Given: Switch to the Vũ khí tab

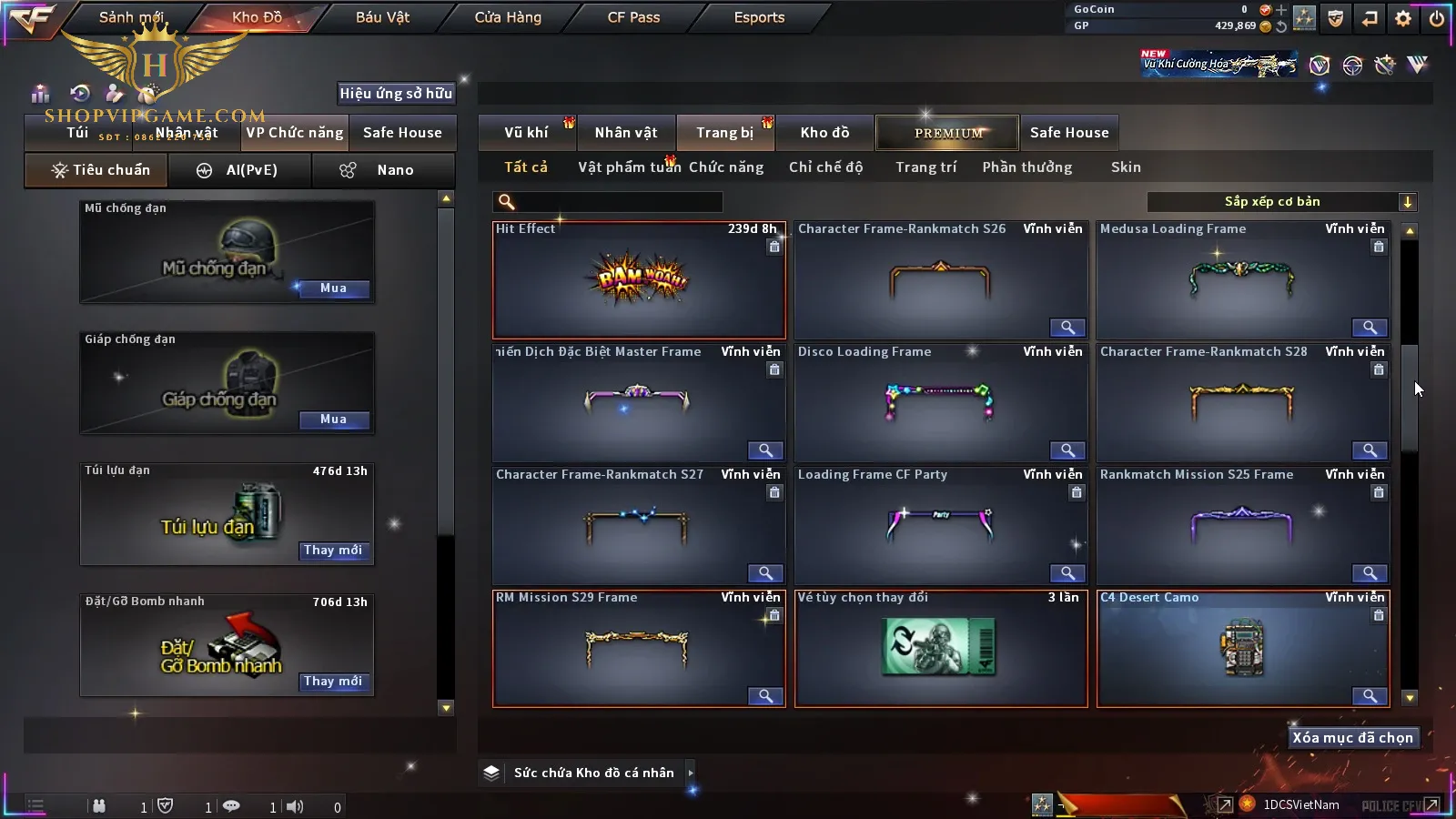Looking at the screenshot, I should [526, 133].
